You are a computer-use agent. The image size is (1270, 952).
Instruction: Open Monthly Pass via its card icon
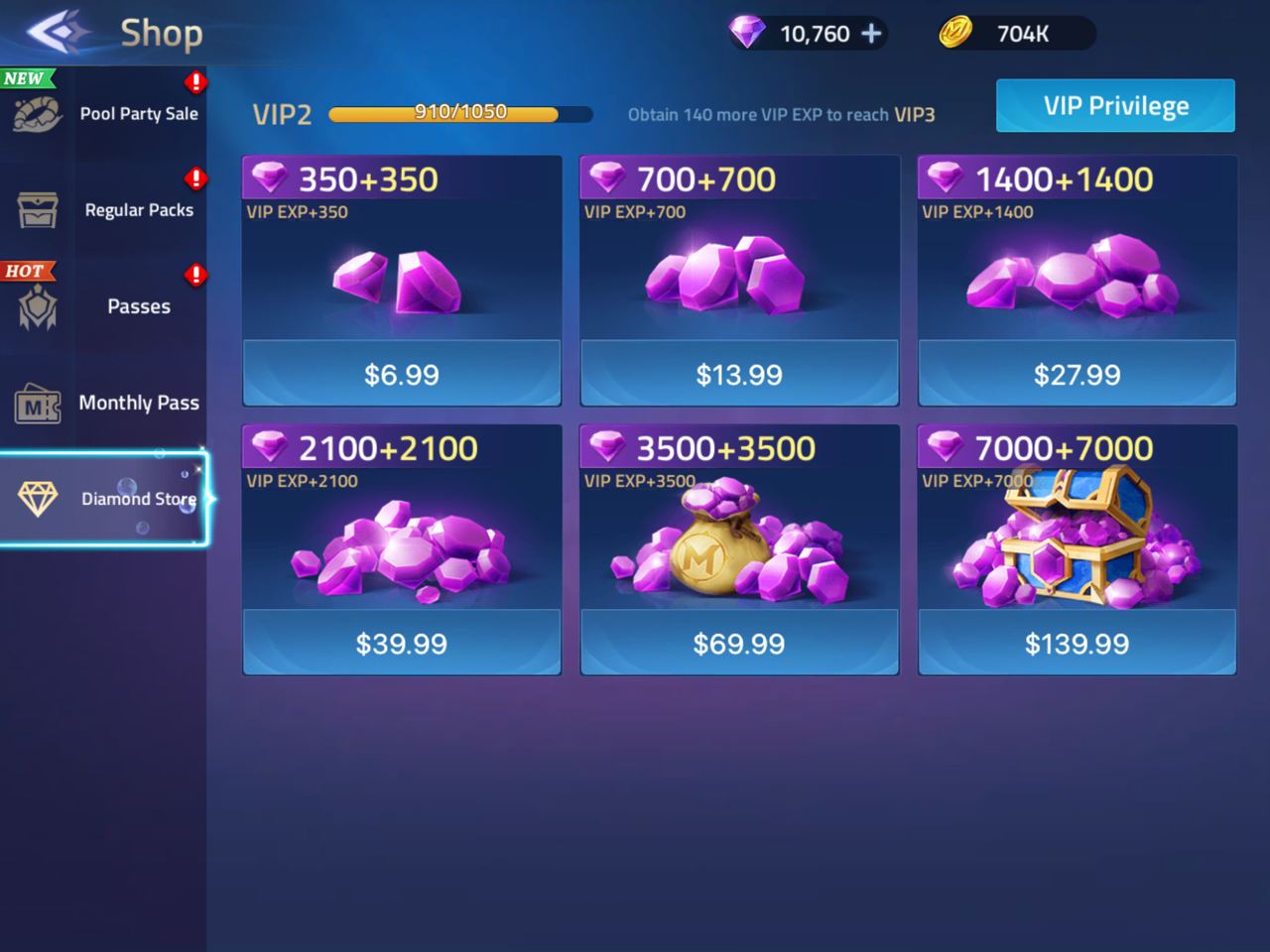[37, 405]
